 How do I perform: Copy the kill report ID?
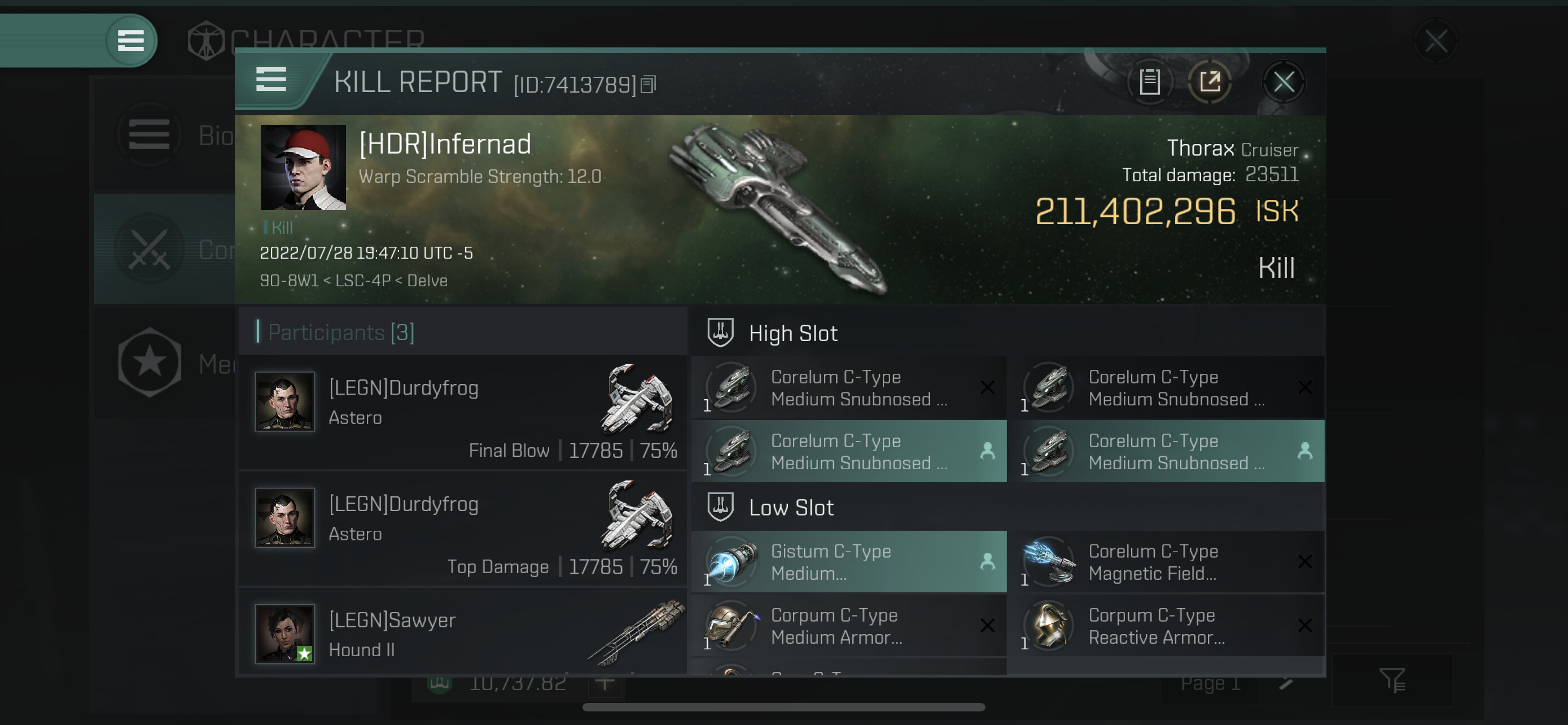649,85
